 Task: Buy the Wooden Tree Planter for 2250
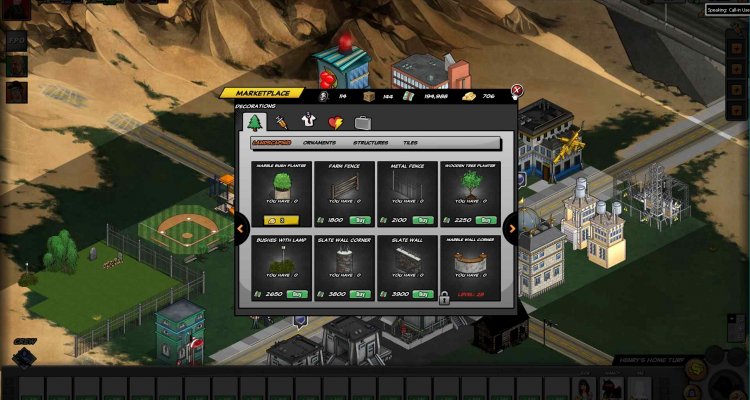coord(485,219)
